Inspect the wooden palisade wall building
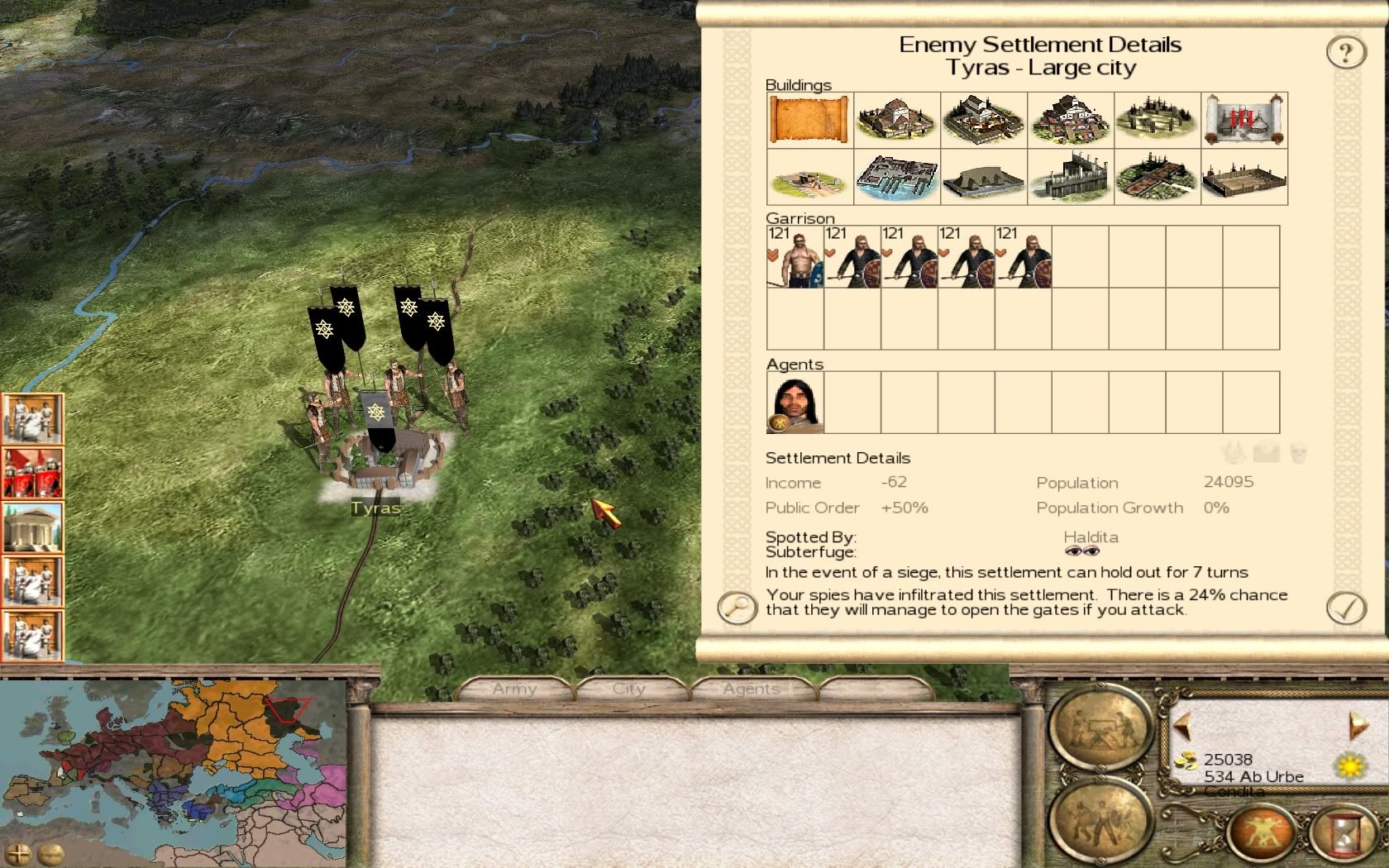The image size is (1389, 868). (x=1070, y=177)
